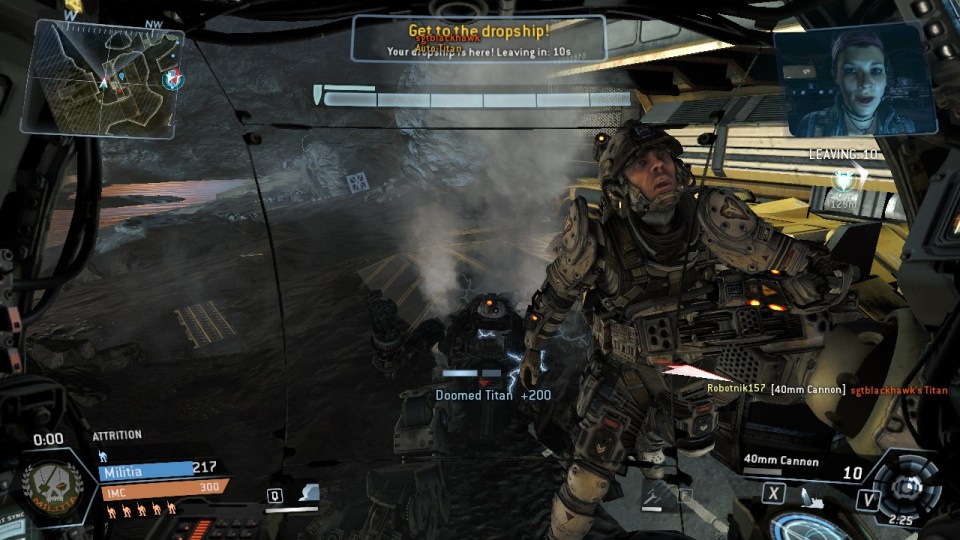This screenshot has height=540, width=960.
Task: Select the 40mm Cannon weapon panel
Action: pyautogui.click(x=790, y=465)
